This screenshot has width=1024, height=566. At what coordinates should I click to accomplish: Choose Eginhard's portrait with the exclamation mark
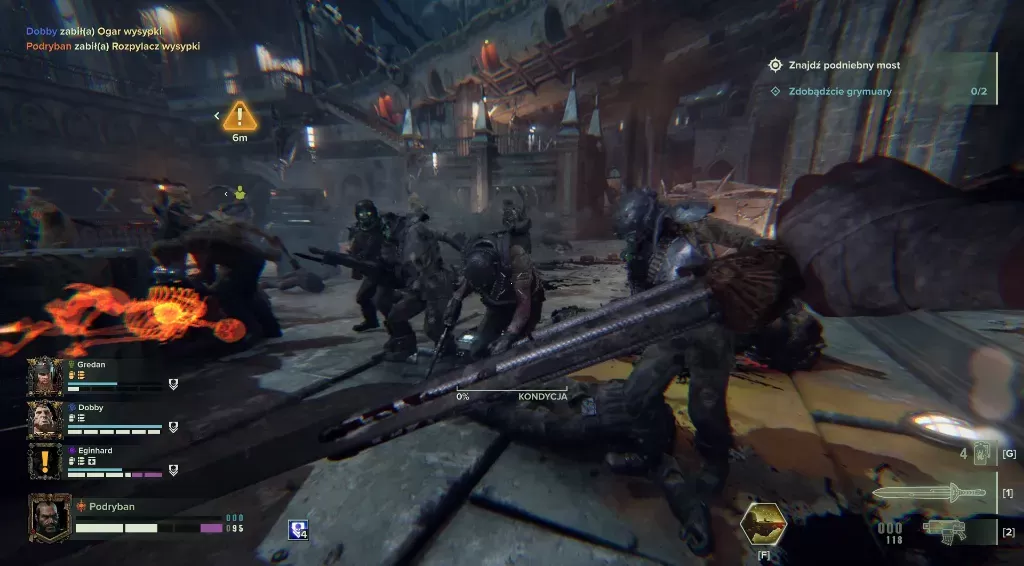tap(45, 462)
